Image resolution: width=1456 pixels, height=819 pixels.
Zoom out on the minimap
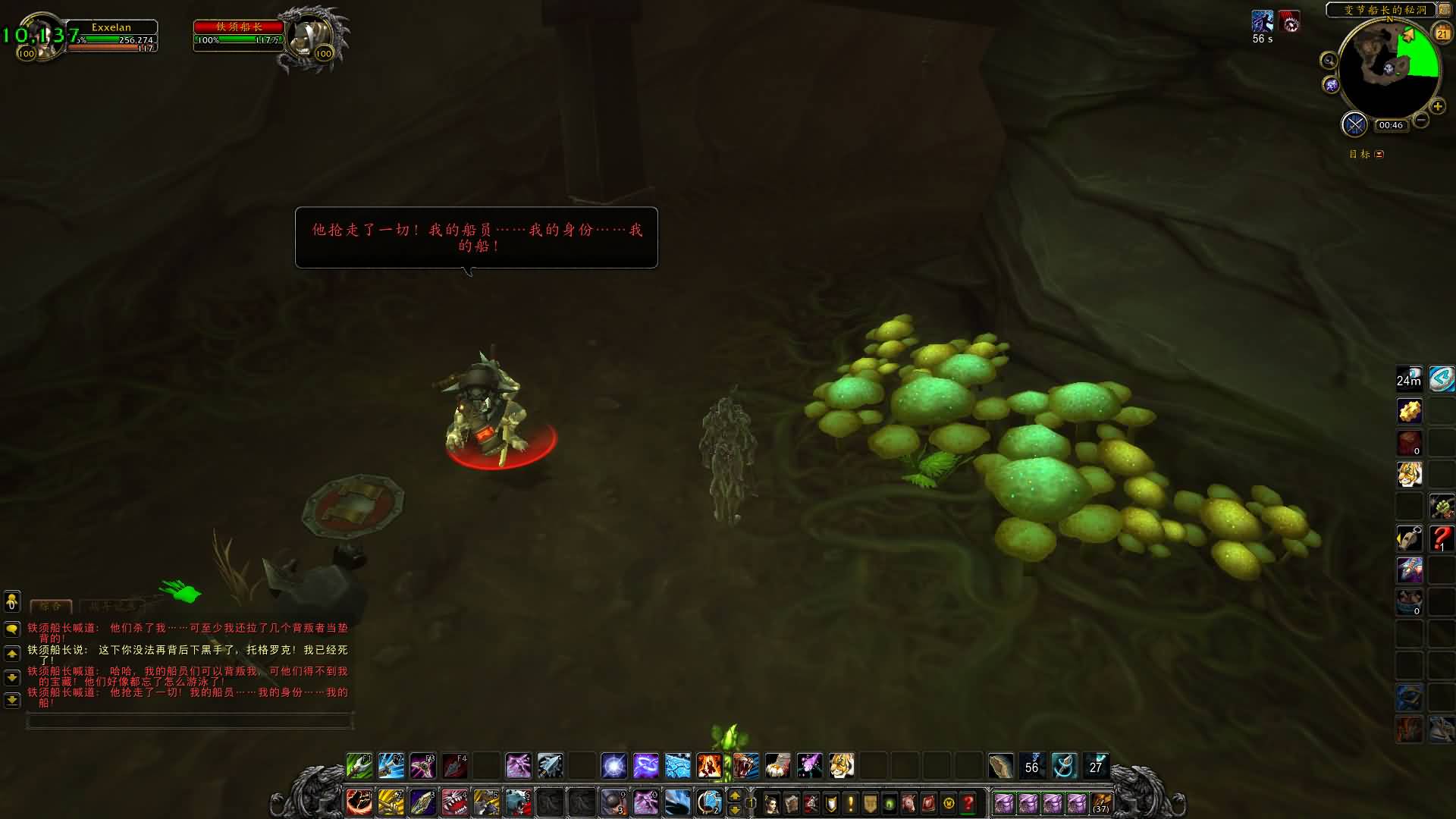click(1421, 121)
